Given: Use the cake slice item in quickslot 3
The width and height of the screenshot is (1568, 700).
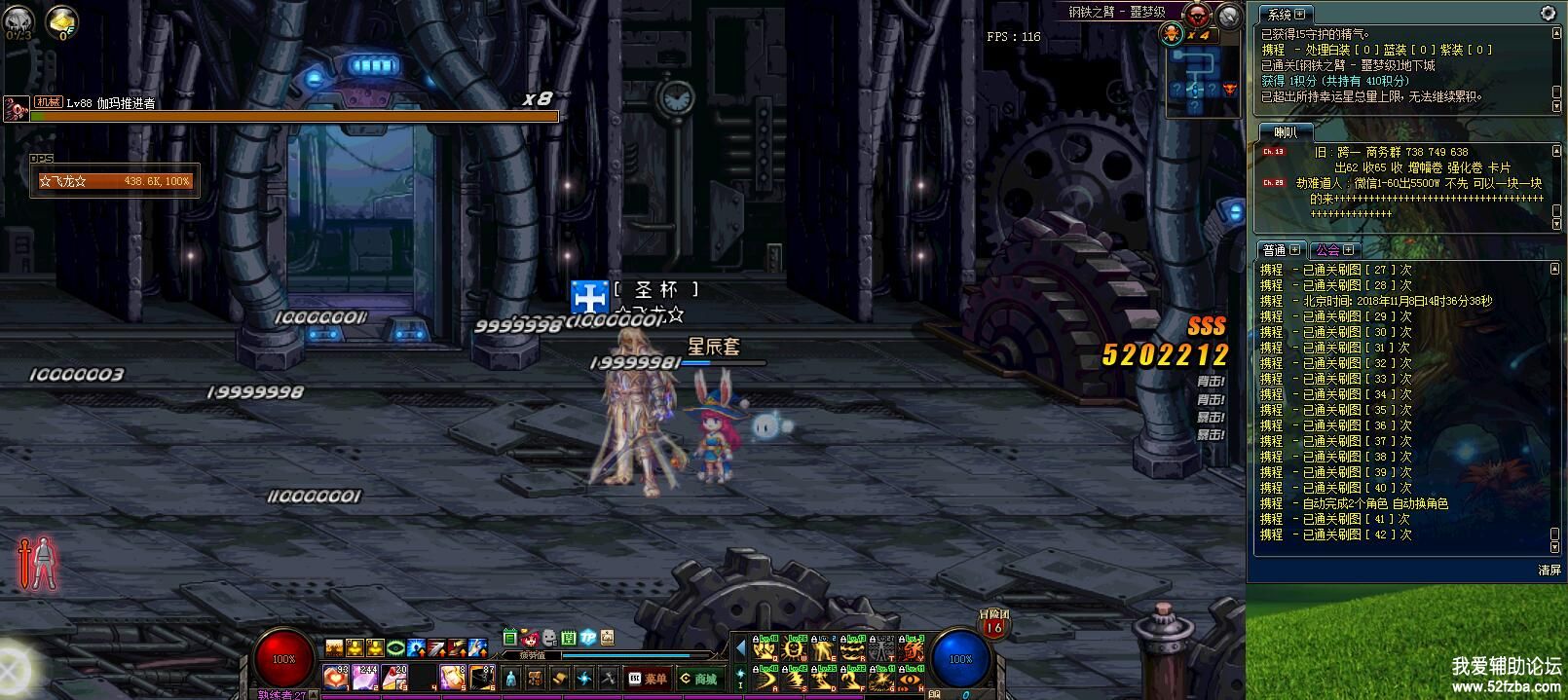Looking at the screenshot, I should (394, 677).
